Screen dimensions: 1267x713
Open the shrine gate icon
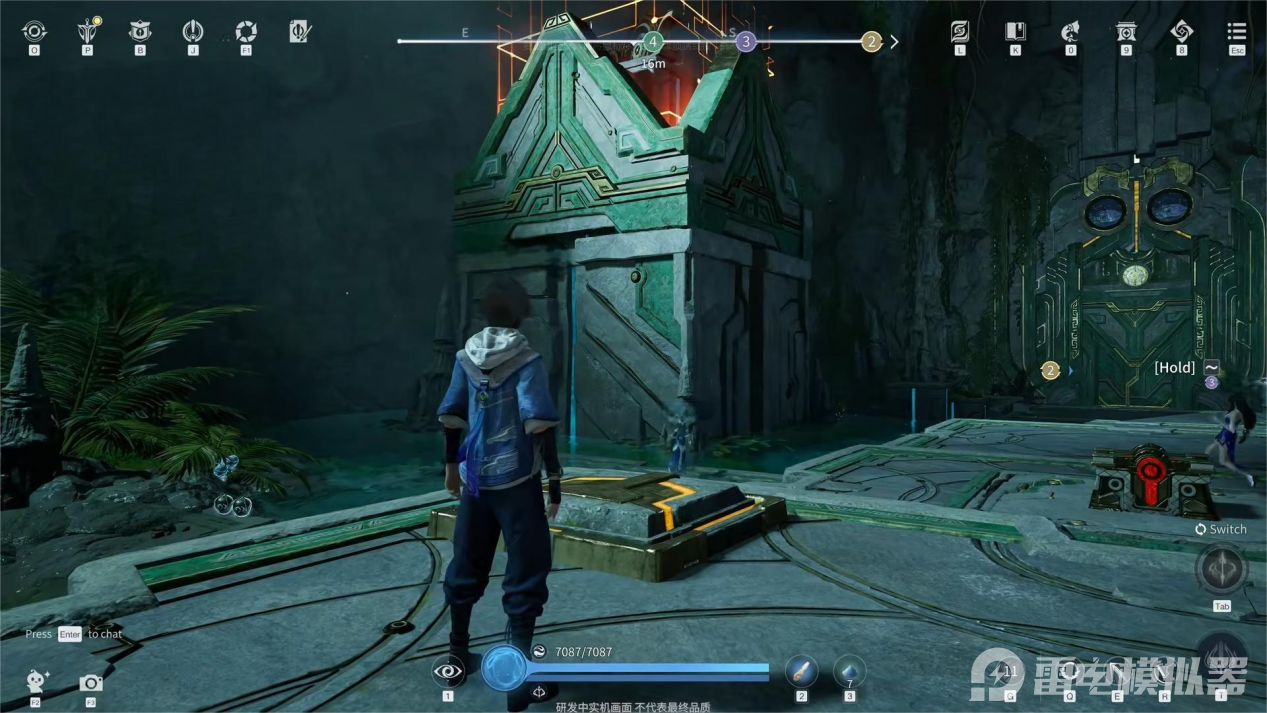tap(1126, 32)
